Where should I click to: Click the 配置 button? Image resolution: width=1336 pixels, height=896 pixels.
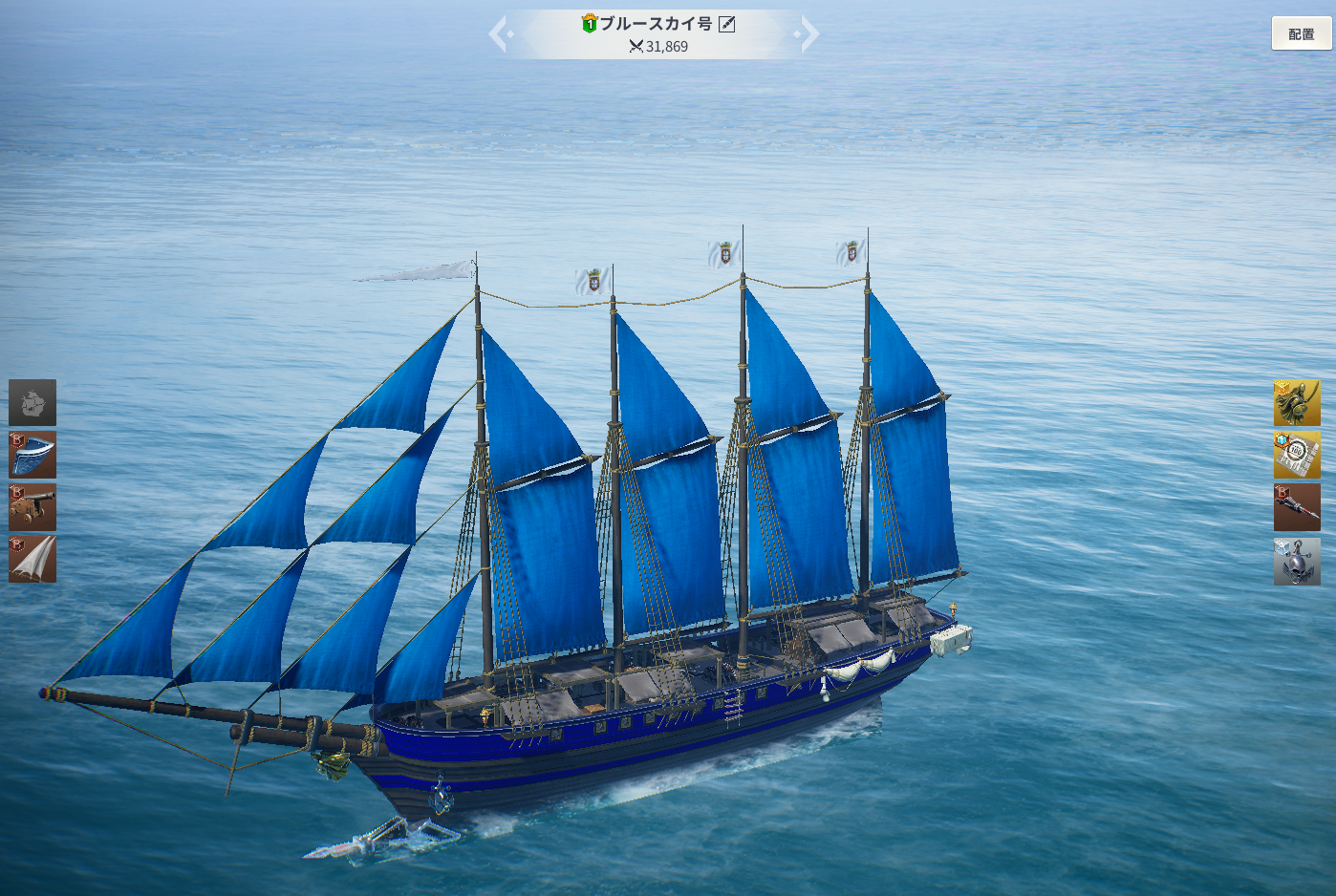(1301, 33)
